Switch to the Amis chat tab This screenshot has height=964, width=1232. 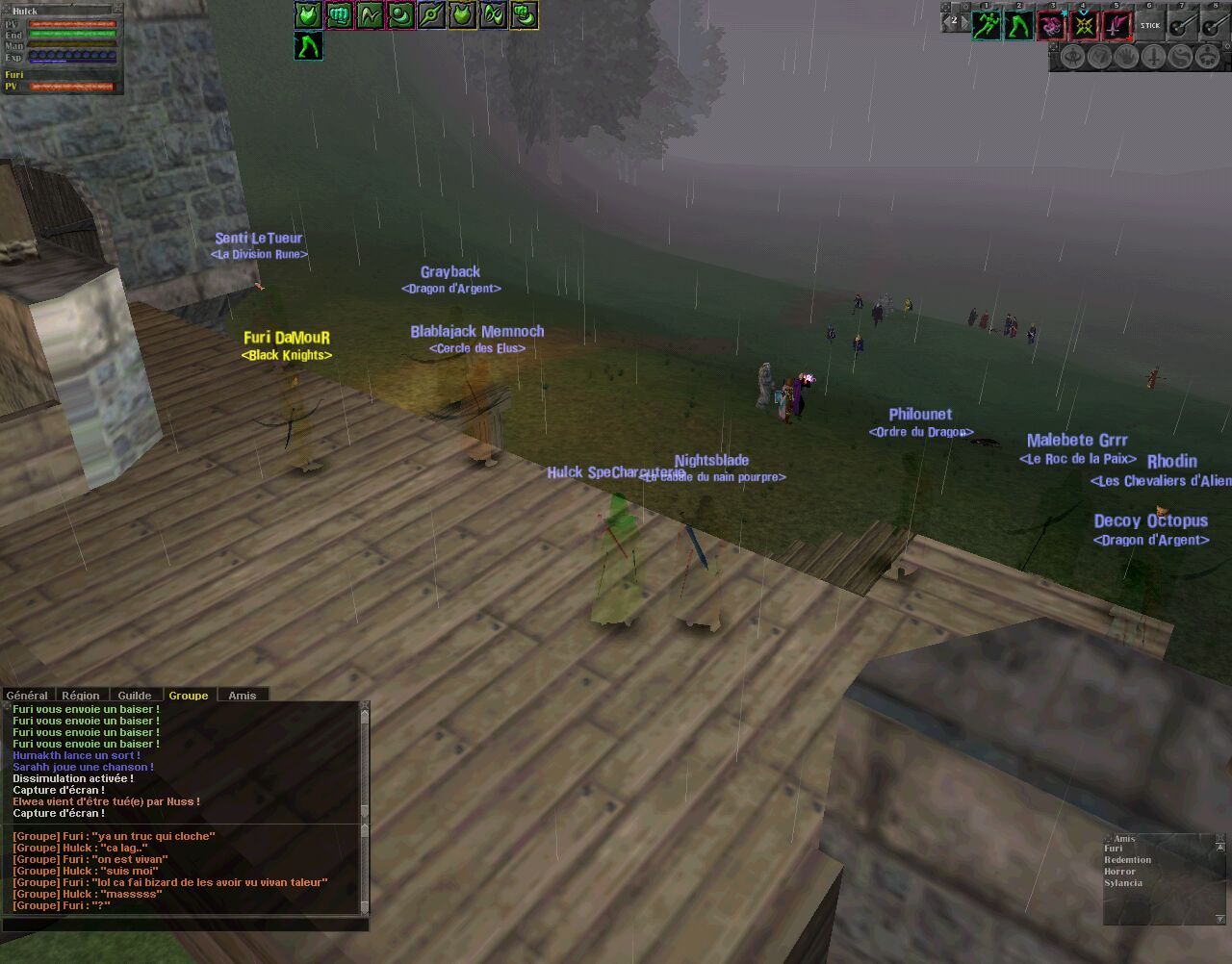click(x=243, y=695)
